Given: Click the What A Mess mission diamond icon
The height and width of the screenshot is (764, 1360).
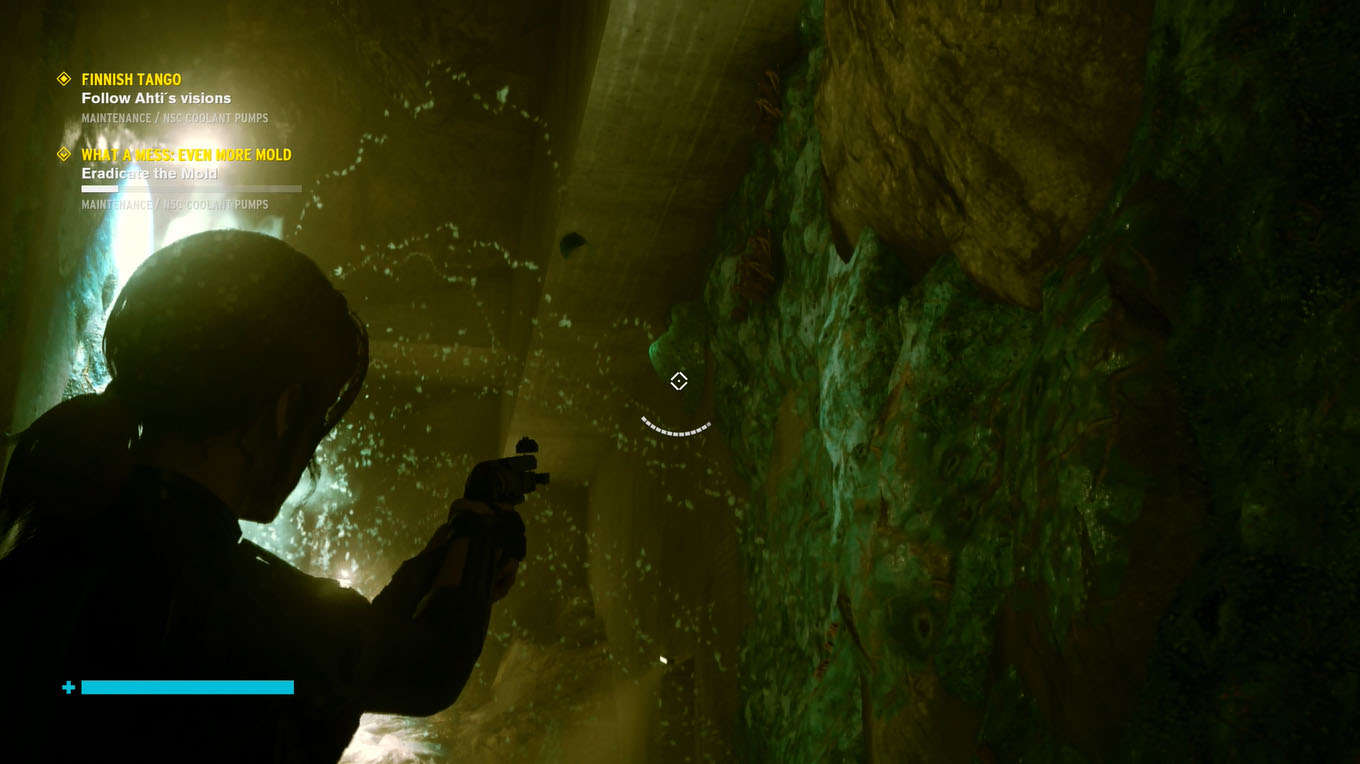Looking at the screenshot, I should coord(64,155).
